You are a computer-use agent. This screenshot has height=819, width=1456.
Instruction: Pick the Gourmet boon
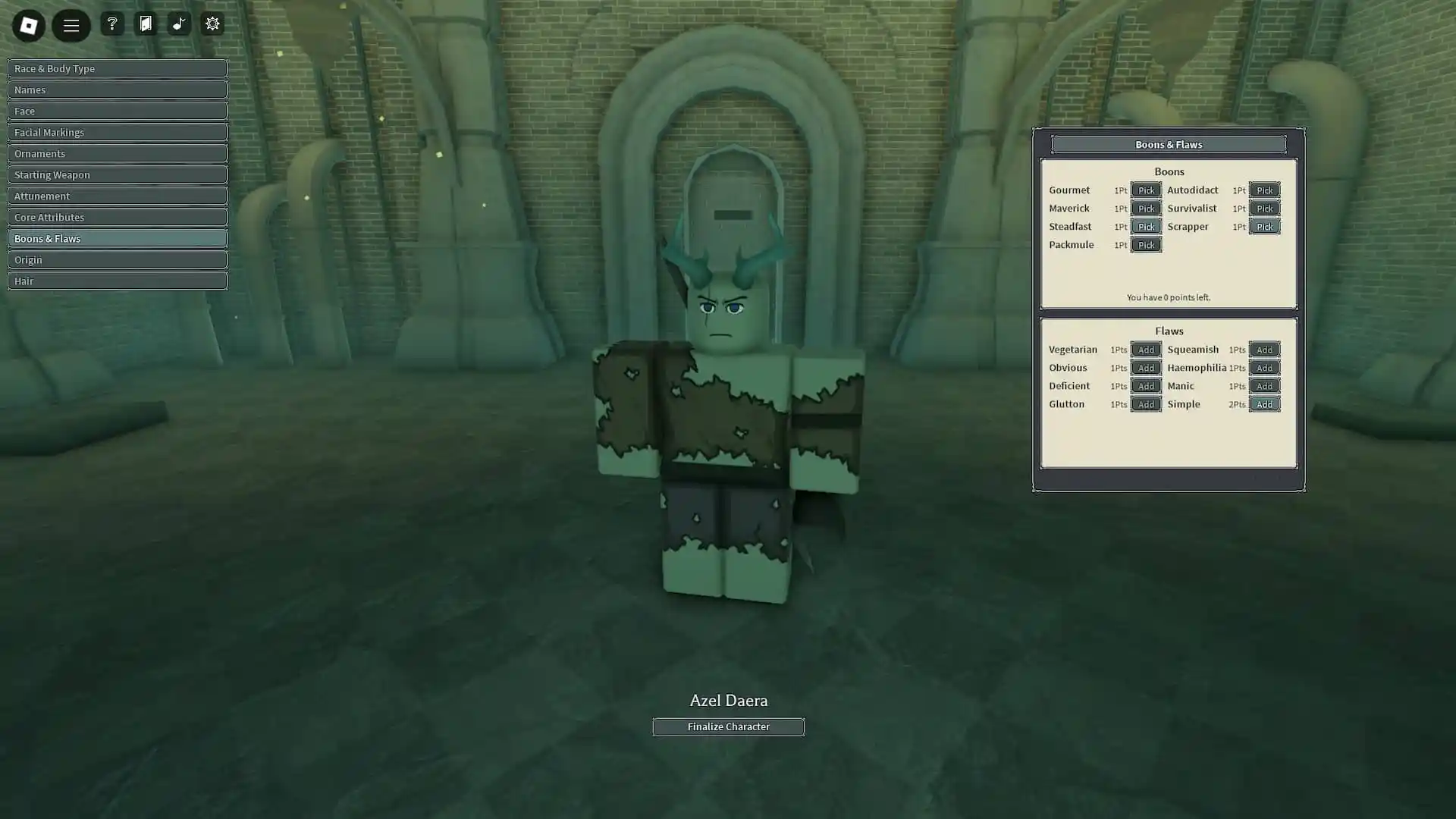tap(1146, 190)
